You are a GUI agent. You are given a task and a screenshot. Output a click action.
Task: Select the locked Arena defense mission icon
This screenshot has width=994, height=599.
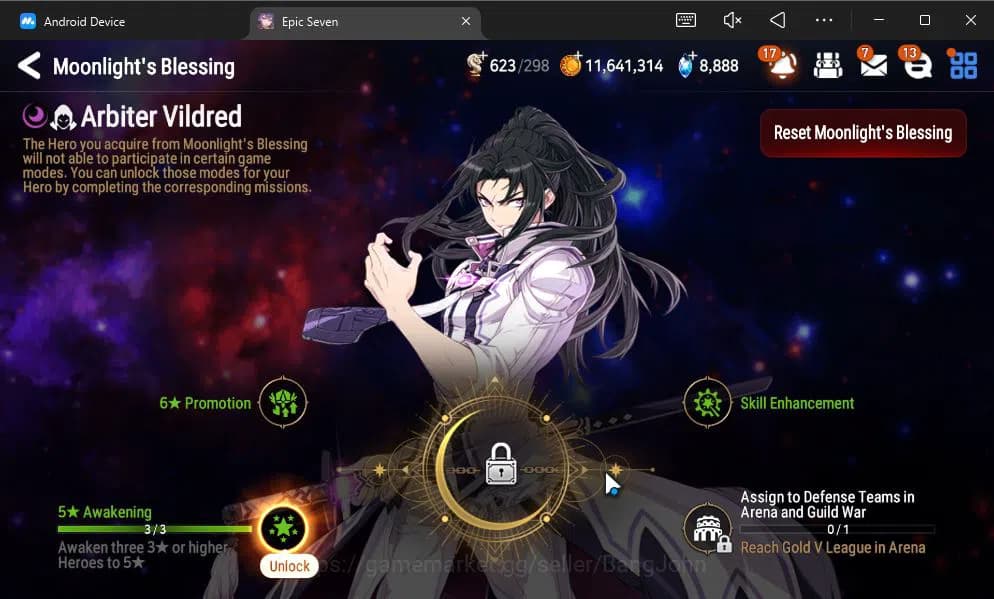click(x=707, y=529)
